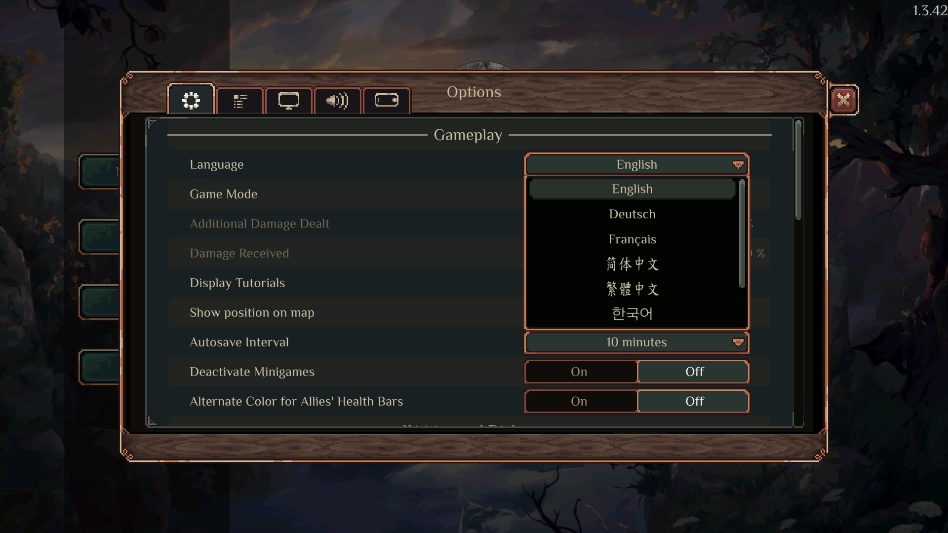This screenshot has height=533, width=948.
Task: Turn Deactivate Minigames On
Action: (580, 372)
